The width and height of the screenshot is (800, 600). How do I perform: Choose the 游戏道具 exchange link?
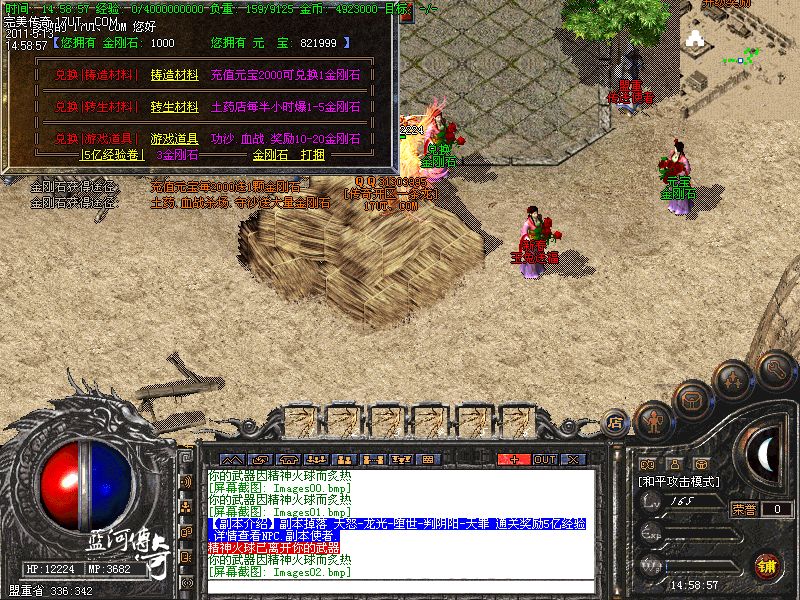(x=174, y=139)
